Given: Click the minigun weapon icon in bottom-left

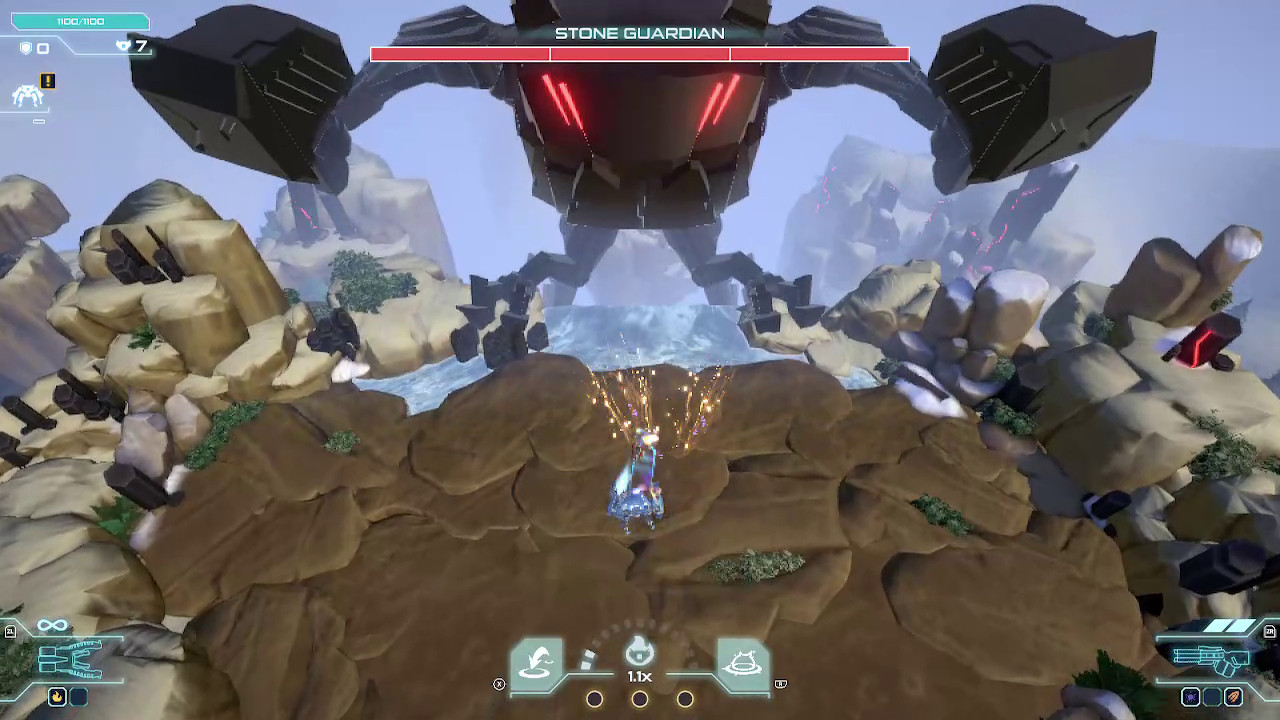Looking at the screenshot, I should coord(70,660).
